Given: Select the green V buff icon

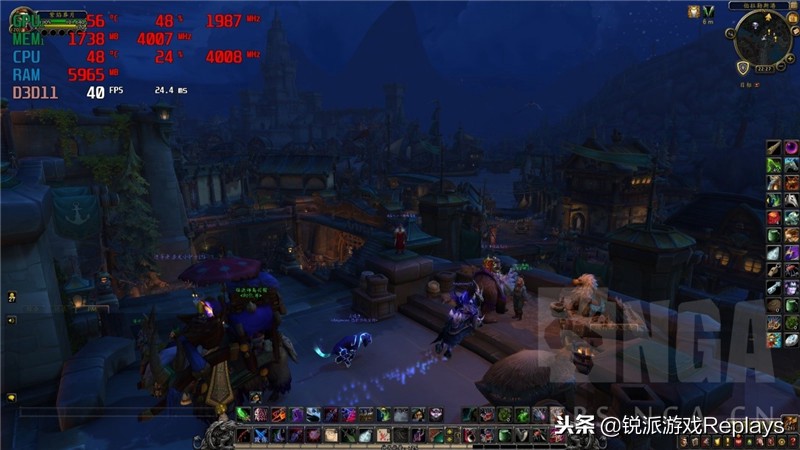Looking at the screenshot, I should pos(709,11).
